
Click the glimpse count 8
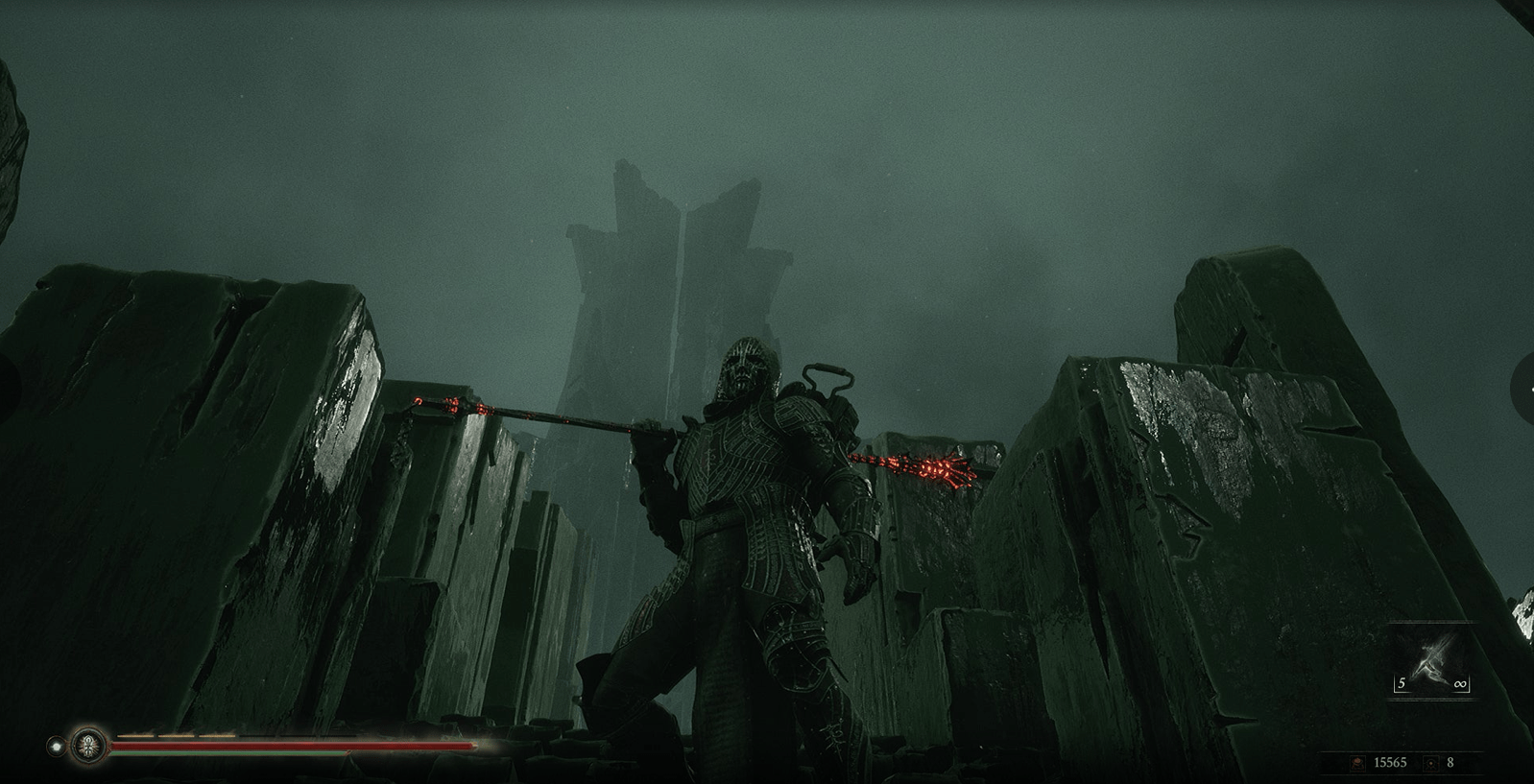(1450, 763)
